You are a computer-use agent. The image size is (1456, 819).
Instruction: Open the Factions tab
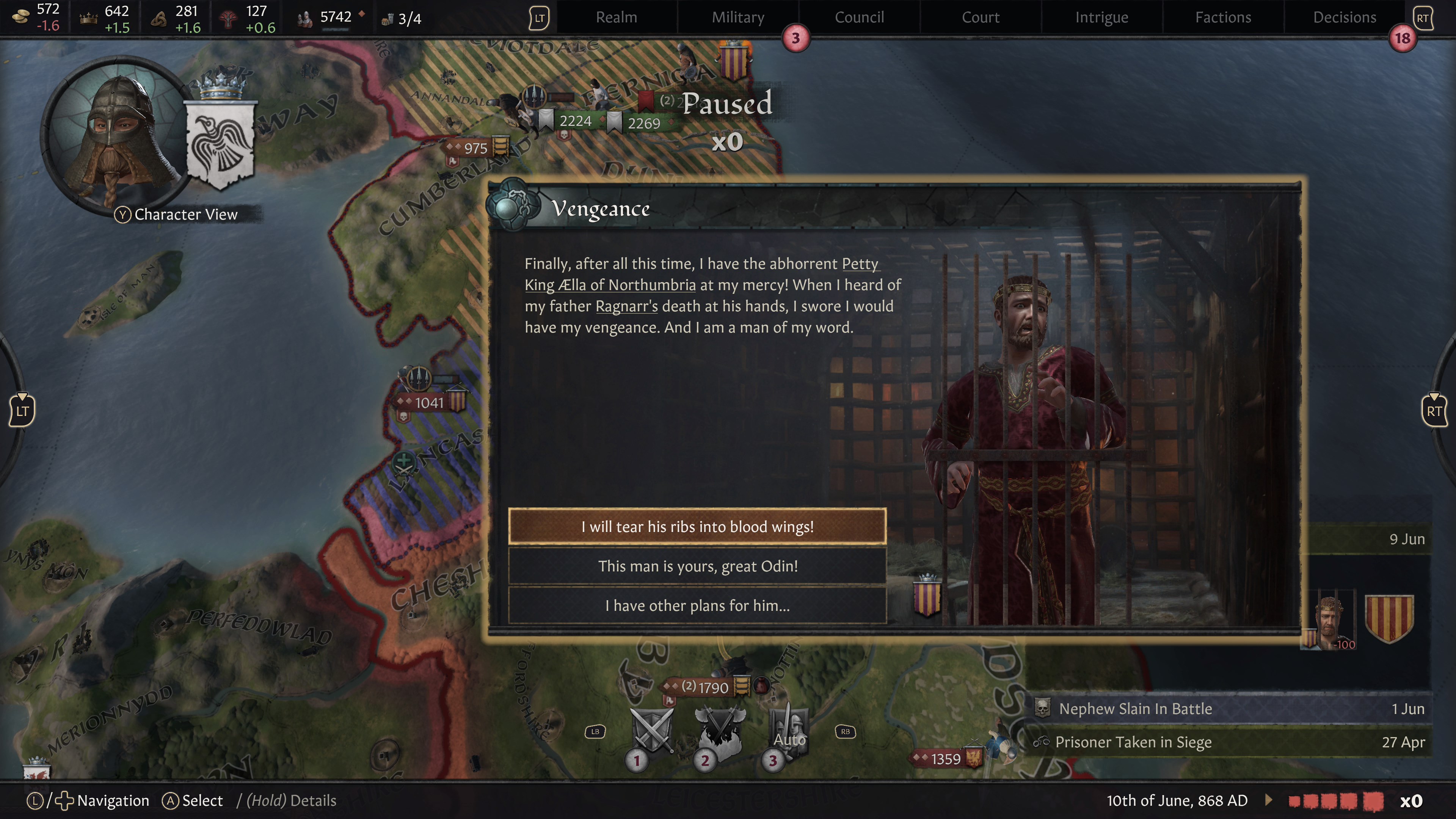coord(1223,17)
